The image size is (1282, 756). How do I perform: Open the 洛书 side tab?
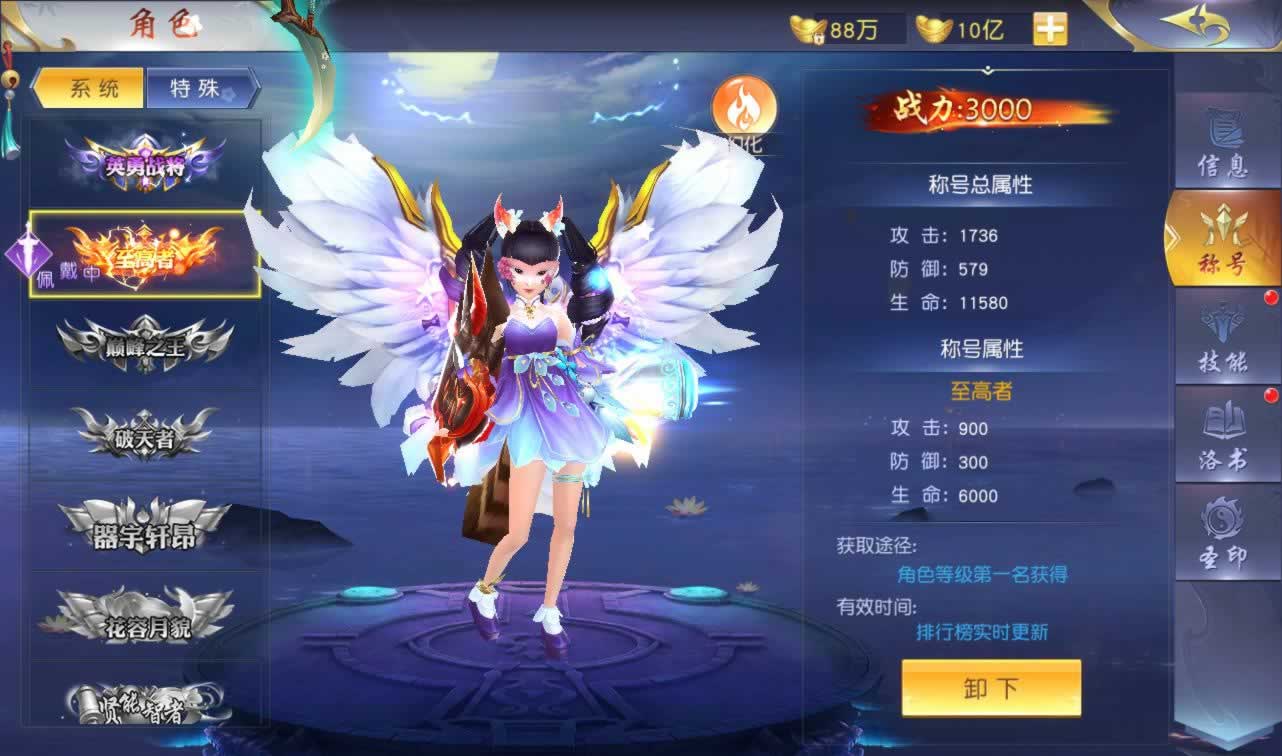coord(1222,436)
